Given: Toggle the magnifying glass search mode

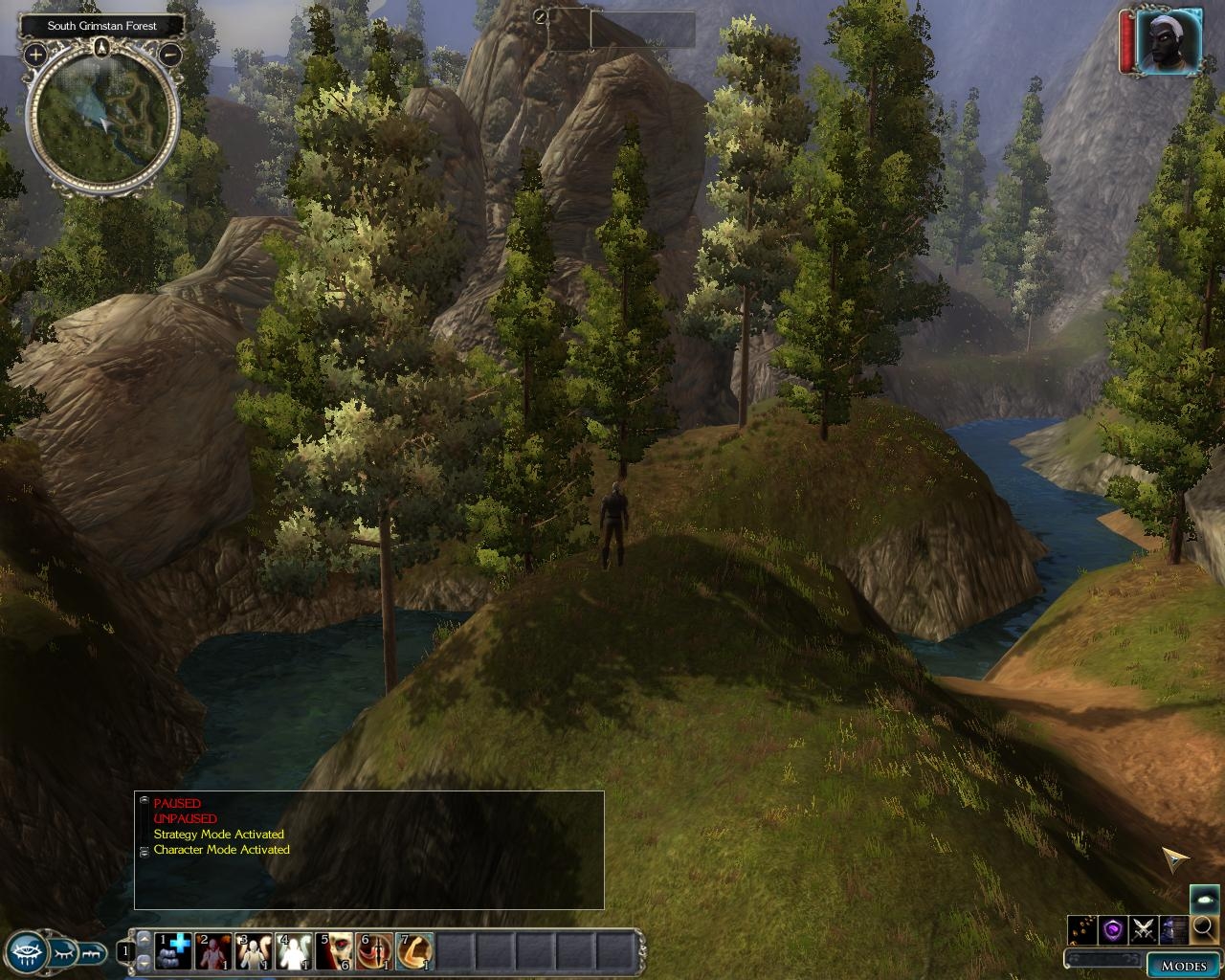Looking at the screenshot, I should pos(1203,927).
